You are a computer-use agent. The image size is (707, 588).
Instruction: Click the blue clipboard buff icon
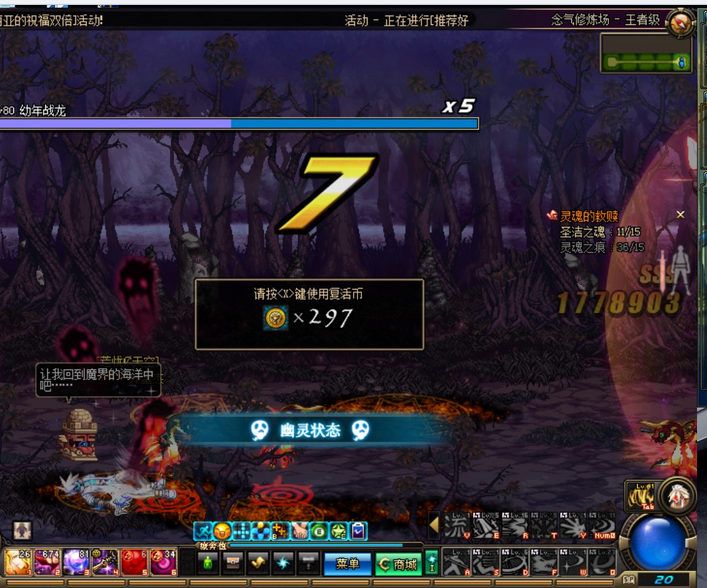point(358,531)
